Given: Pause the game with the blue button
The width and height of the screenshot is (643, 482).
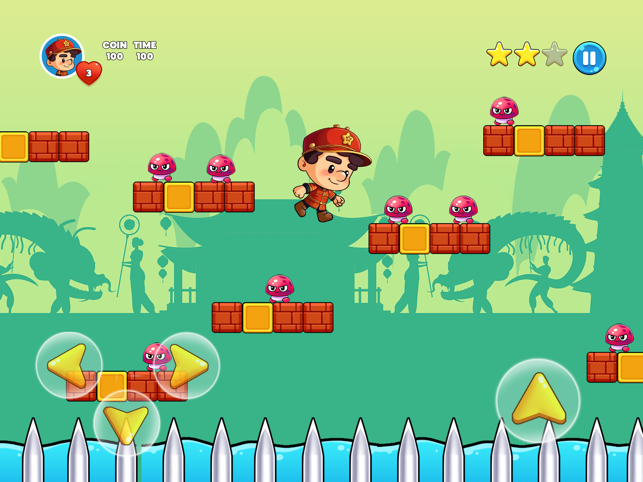Looking at the screenshot, I should pos(589,57).
